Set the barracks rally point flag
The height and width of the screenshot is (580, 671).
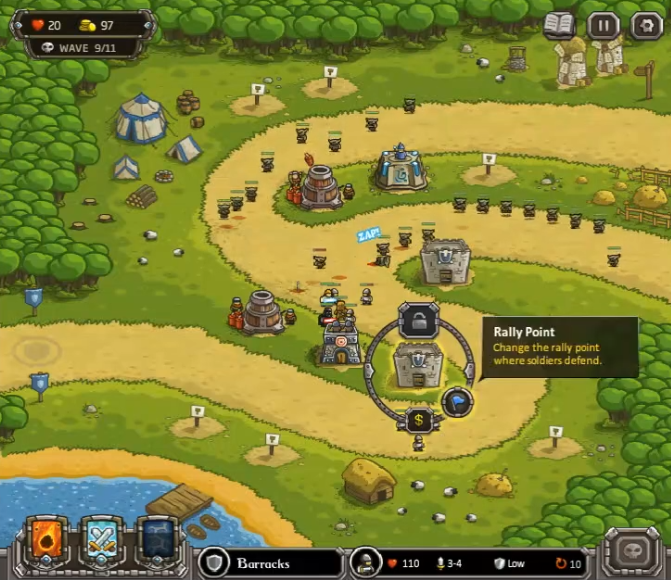pyautogui.click(x=457, y=401)
